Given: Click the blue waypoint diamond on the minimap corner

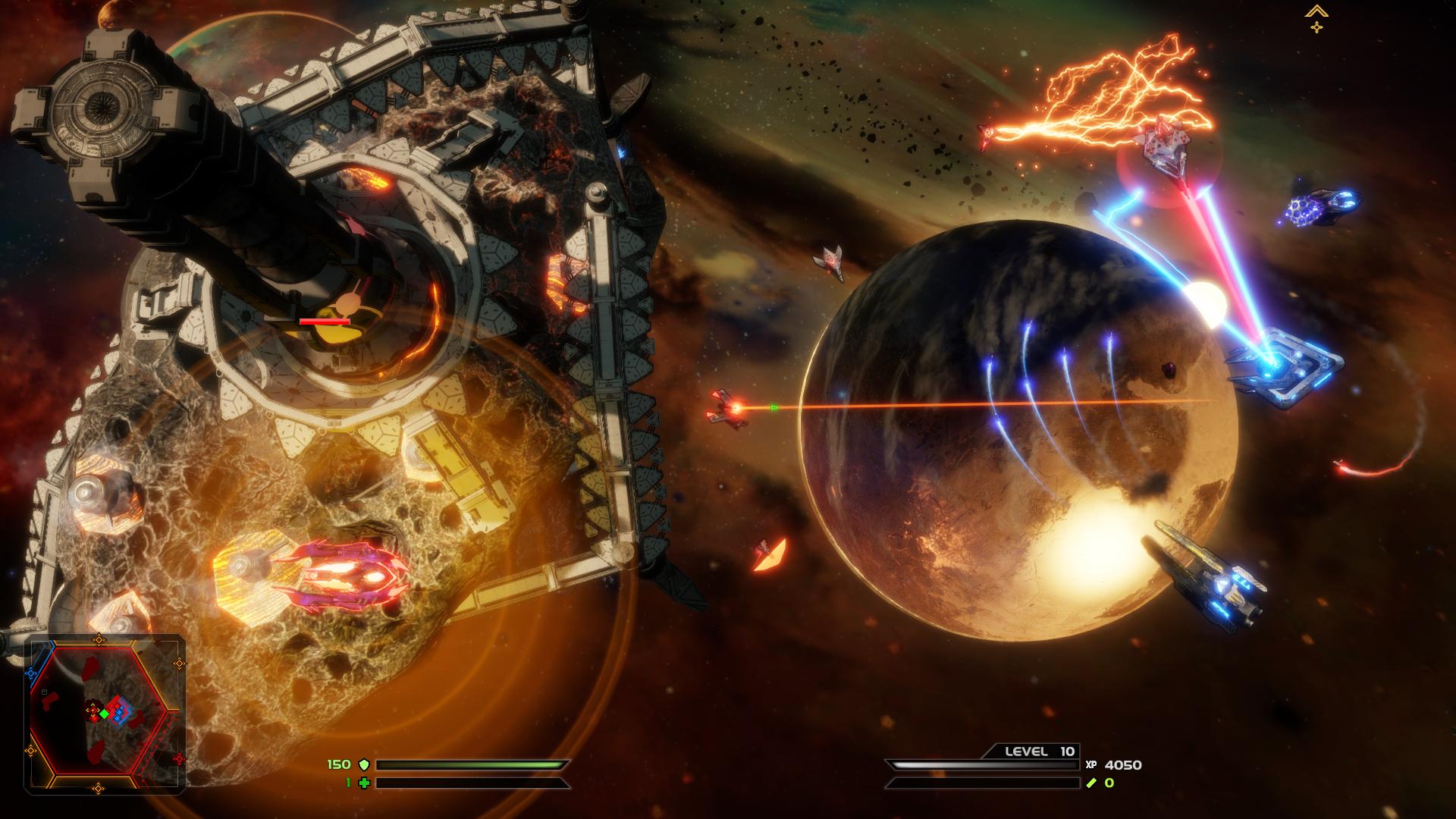Looking at the screenshot, I should click(x=30, y=673).
